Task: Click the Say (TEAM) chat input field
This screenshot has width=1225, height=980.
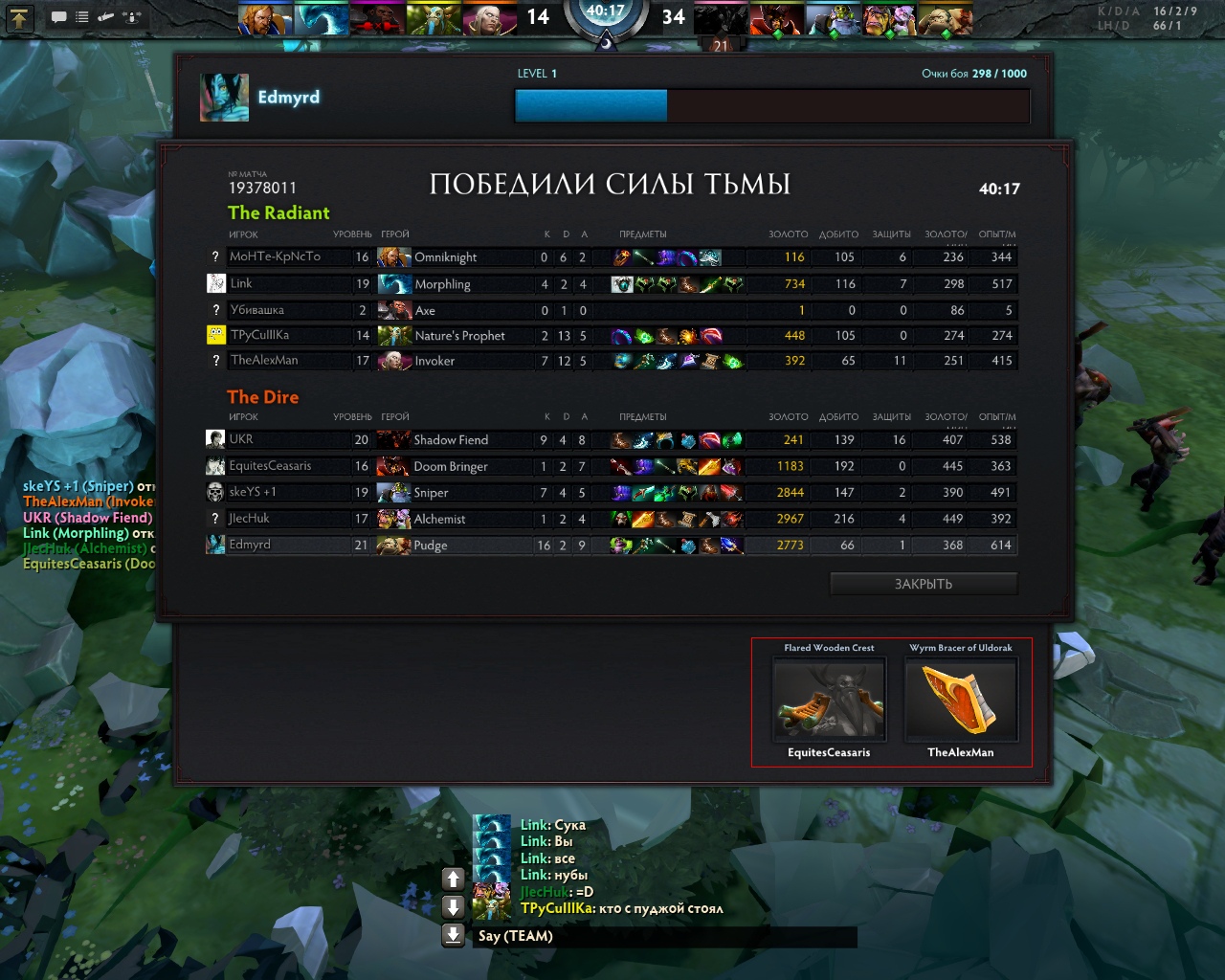Action: click(x=665, y=936)
